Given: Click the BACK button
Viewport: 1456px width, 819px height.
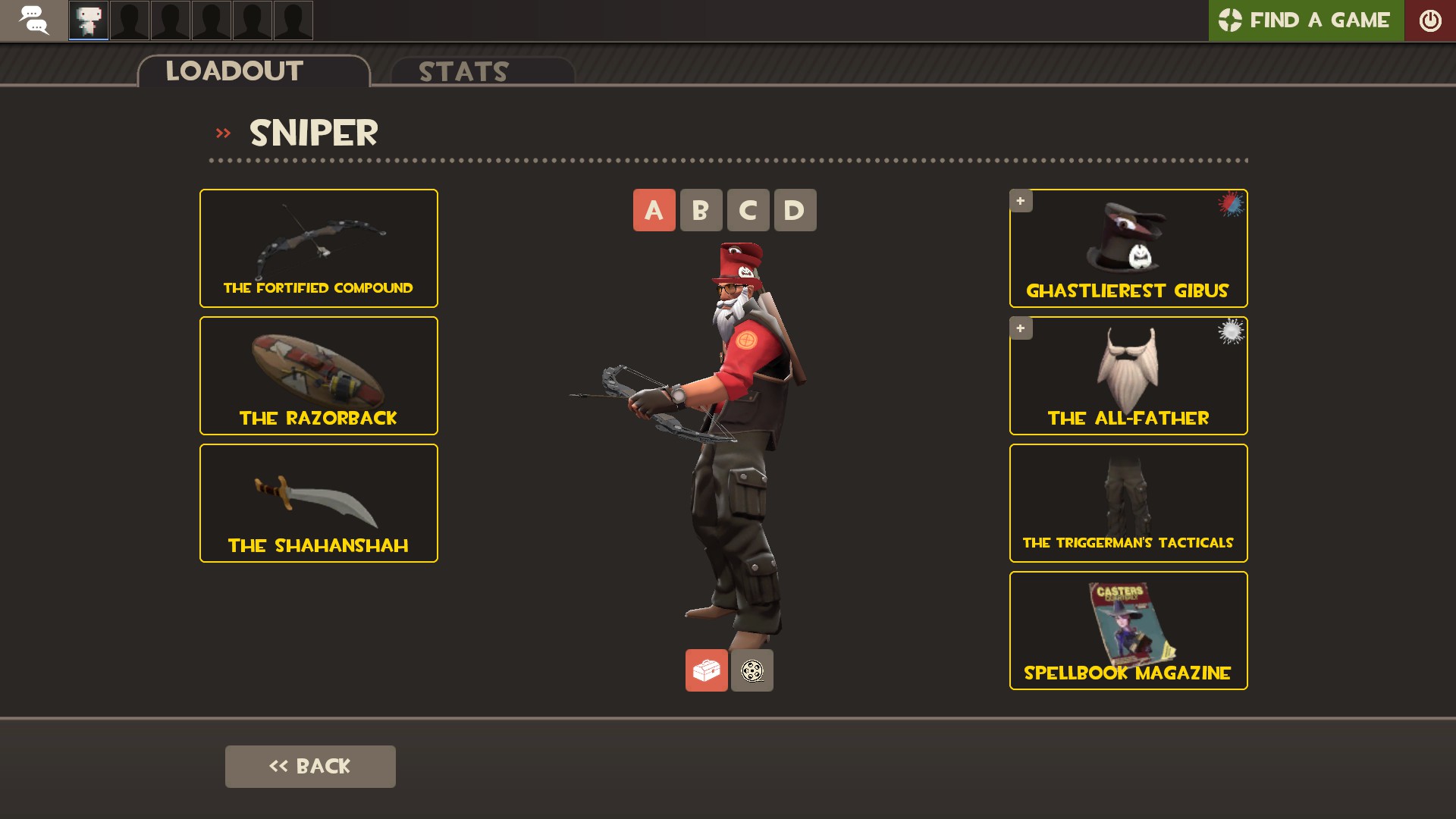Looking at the screenshot, I should (x=309, y=766).
